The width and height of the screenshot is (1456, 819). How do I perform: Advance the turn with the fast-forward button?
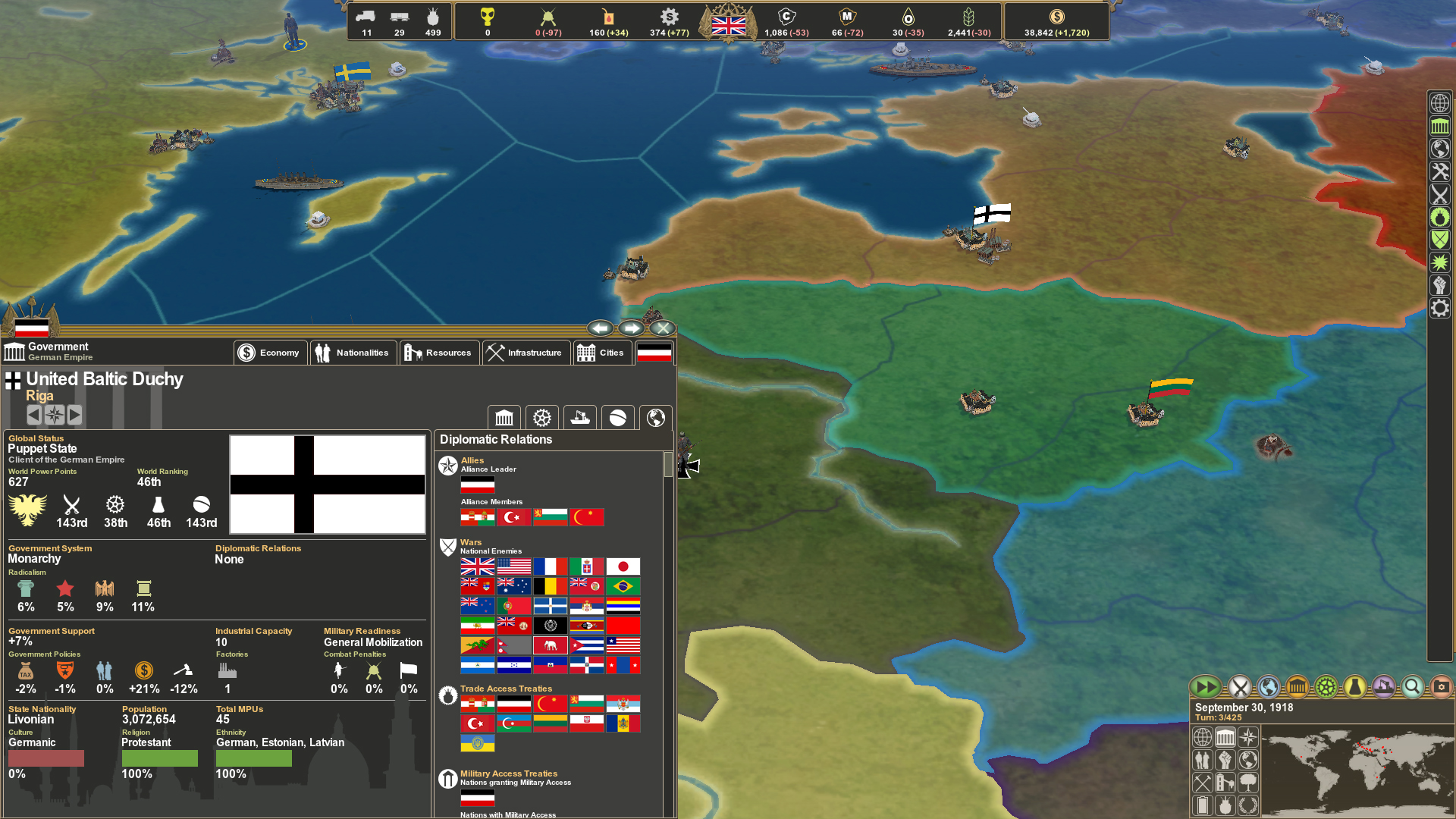[x=1206, y=687]
